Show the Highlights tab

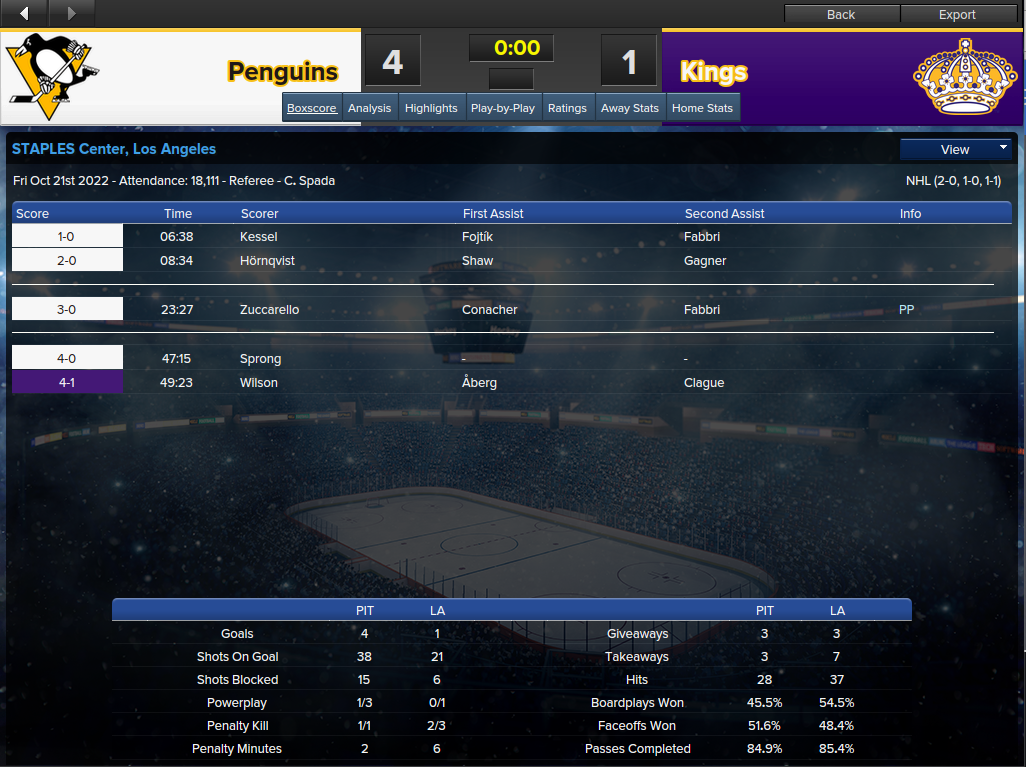(x=431, y=108)
